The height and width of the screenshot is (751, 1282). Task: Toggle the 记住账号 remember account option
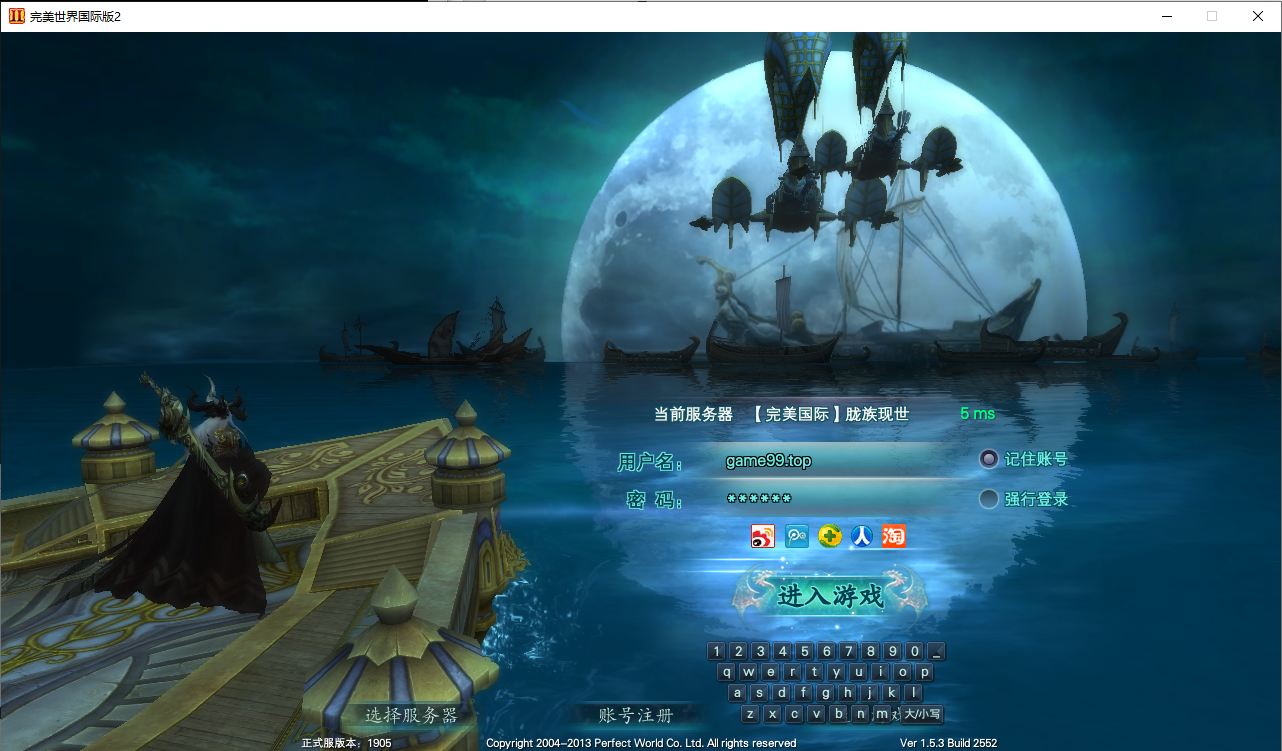[x=989, y=459]
